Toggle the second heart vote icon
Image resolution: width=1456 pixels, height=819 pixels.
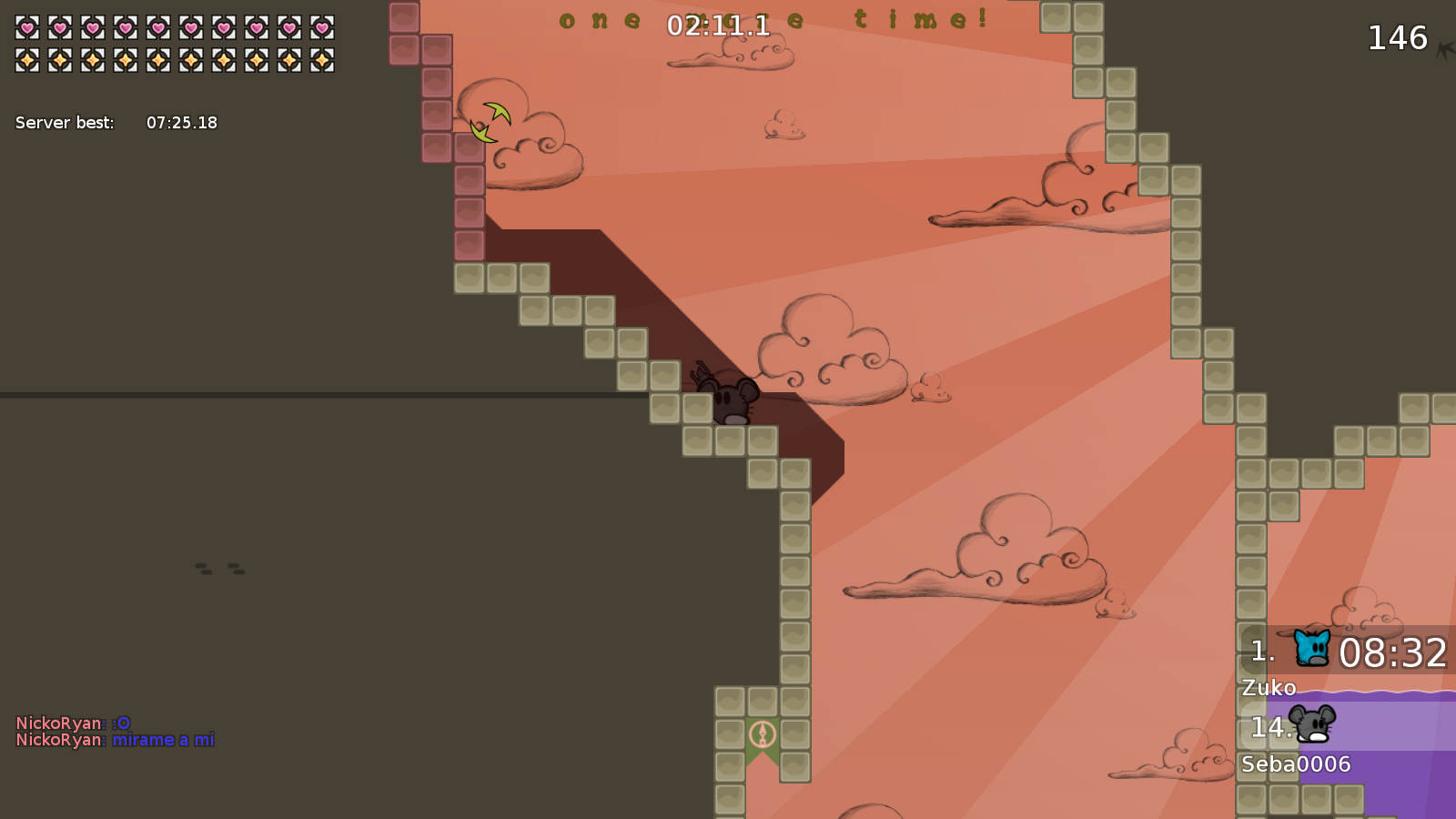tap(60, 26)
